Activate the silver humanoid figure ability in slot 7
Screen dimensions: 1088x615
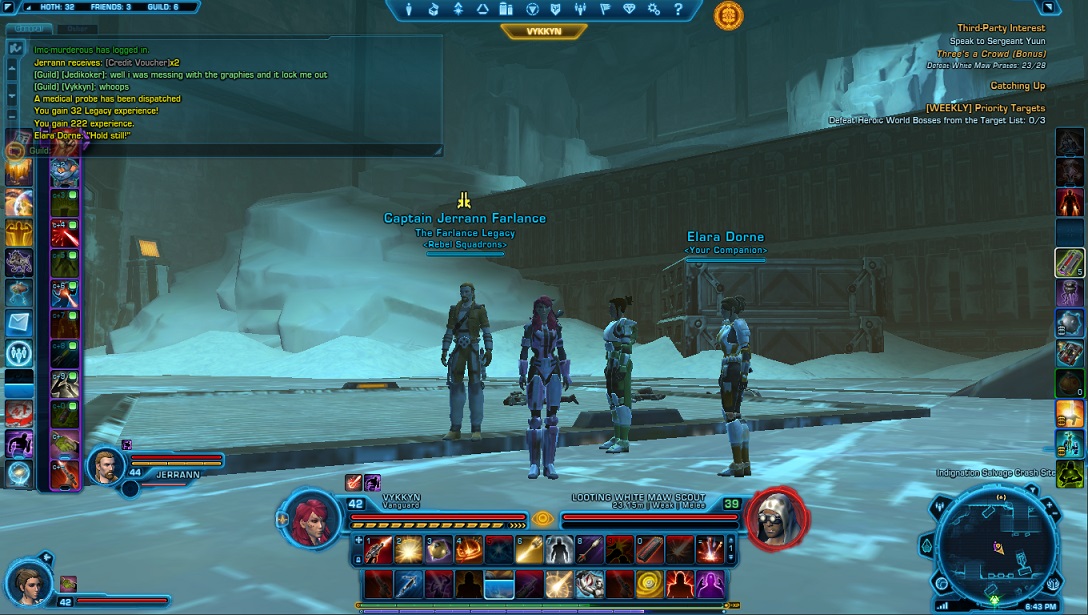tap(558, 549)
